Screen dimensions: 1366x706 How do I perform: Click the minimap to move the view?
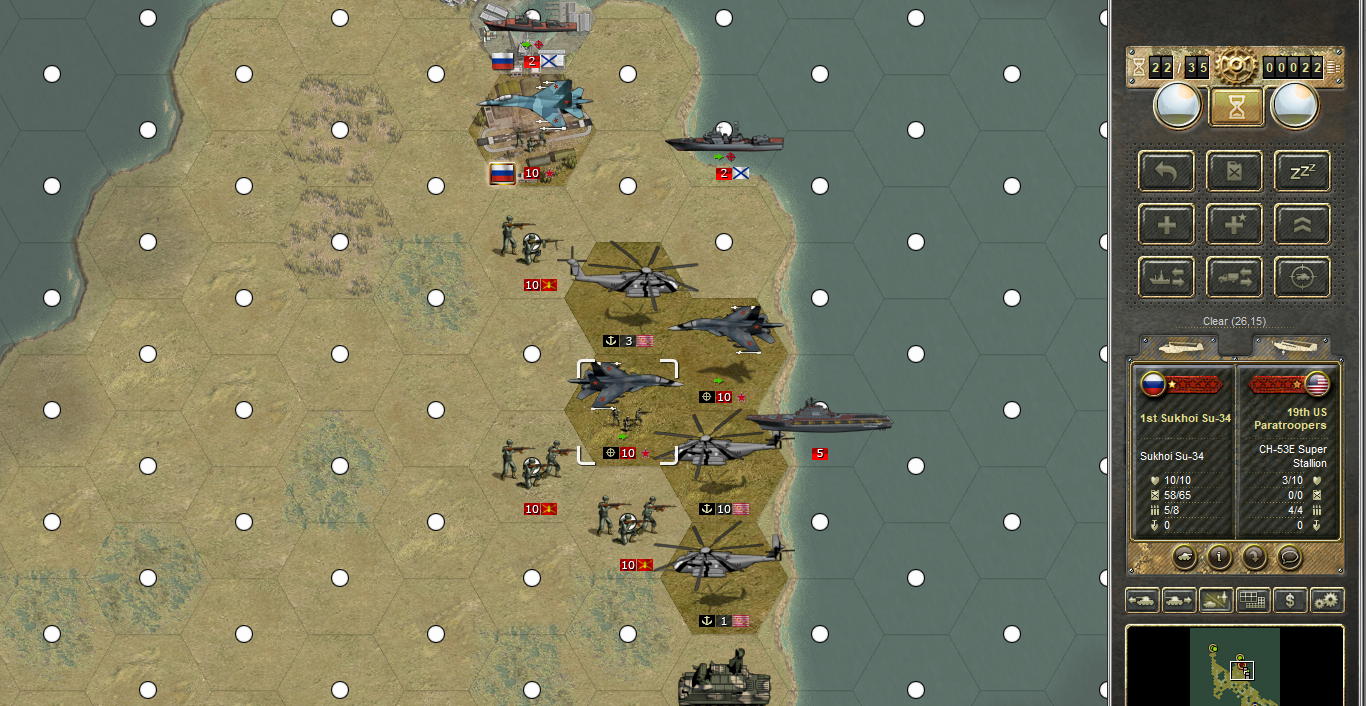pyautogui.click(x=1234, y=665)
